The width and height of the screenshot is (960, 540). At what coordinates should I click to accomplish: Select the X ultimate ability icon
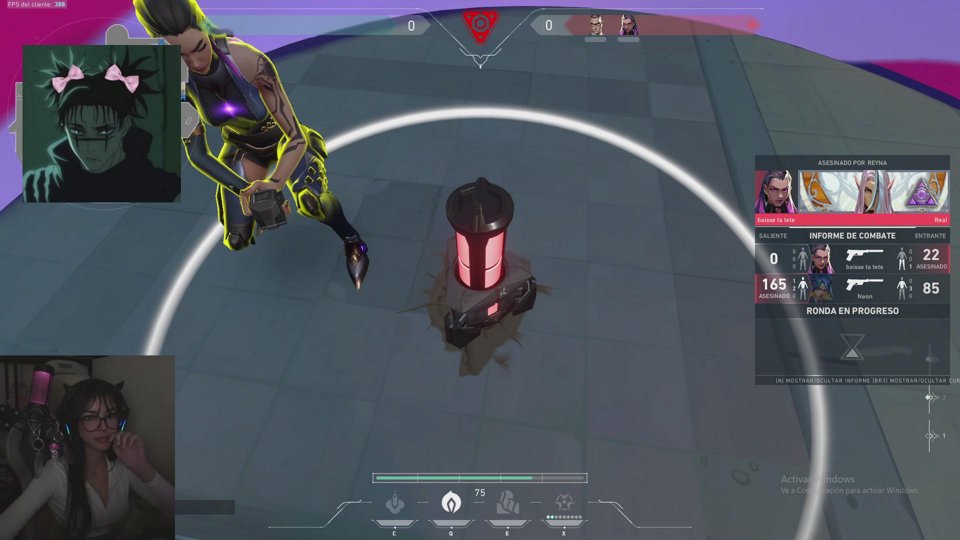pyautogui.click(x=564, y=501)
